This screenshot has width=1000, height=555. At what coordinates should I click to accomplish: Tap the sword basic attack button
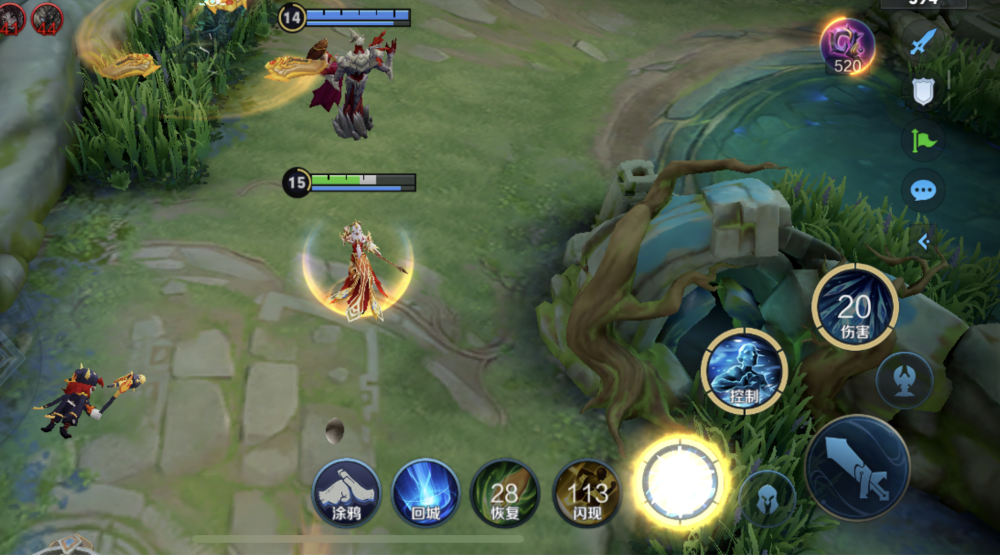coord(857,468)
